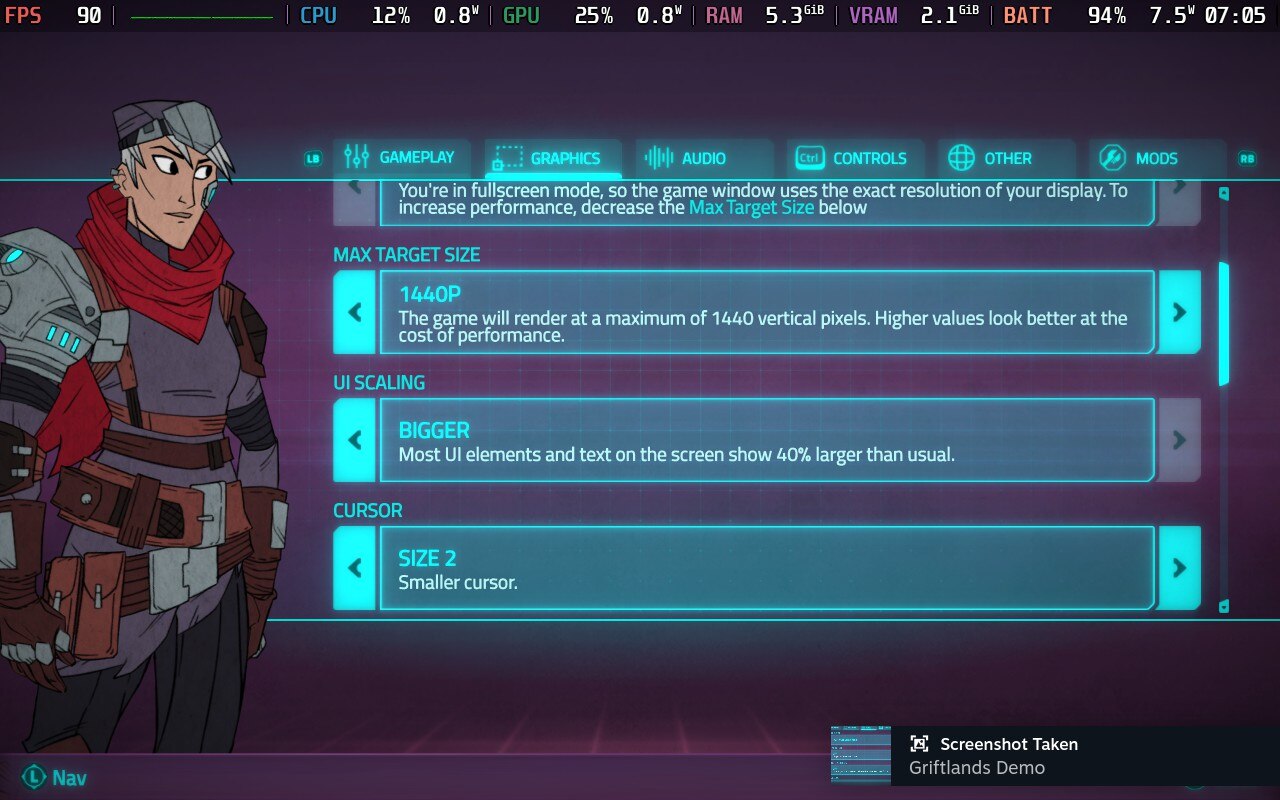
Task: Choose the next Cursor size
Action: pyautogui.click(x=1179, y=568)
